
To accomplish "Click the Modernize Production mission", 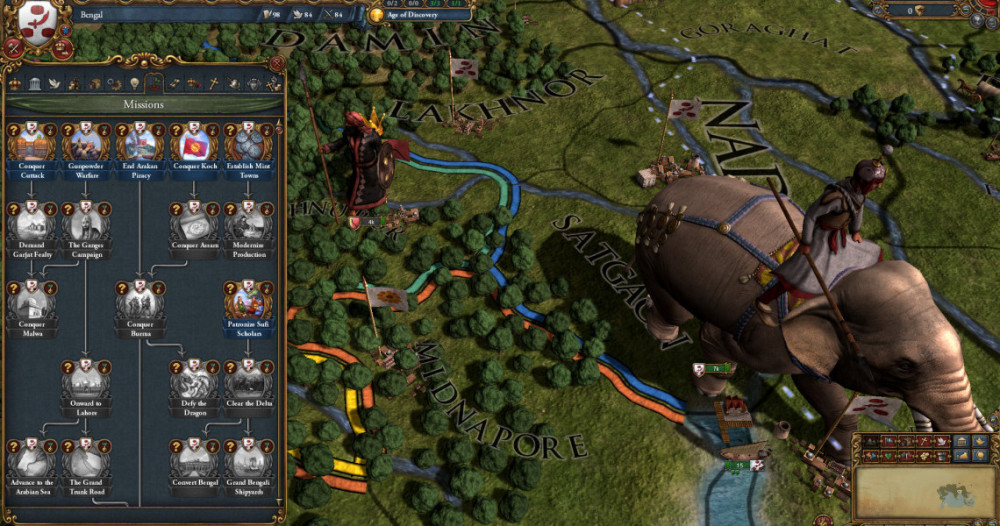I will [247, 225].
